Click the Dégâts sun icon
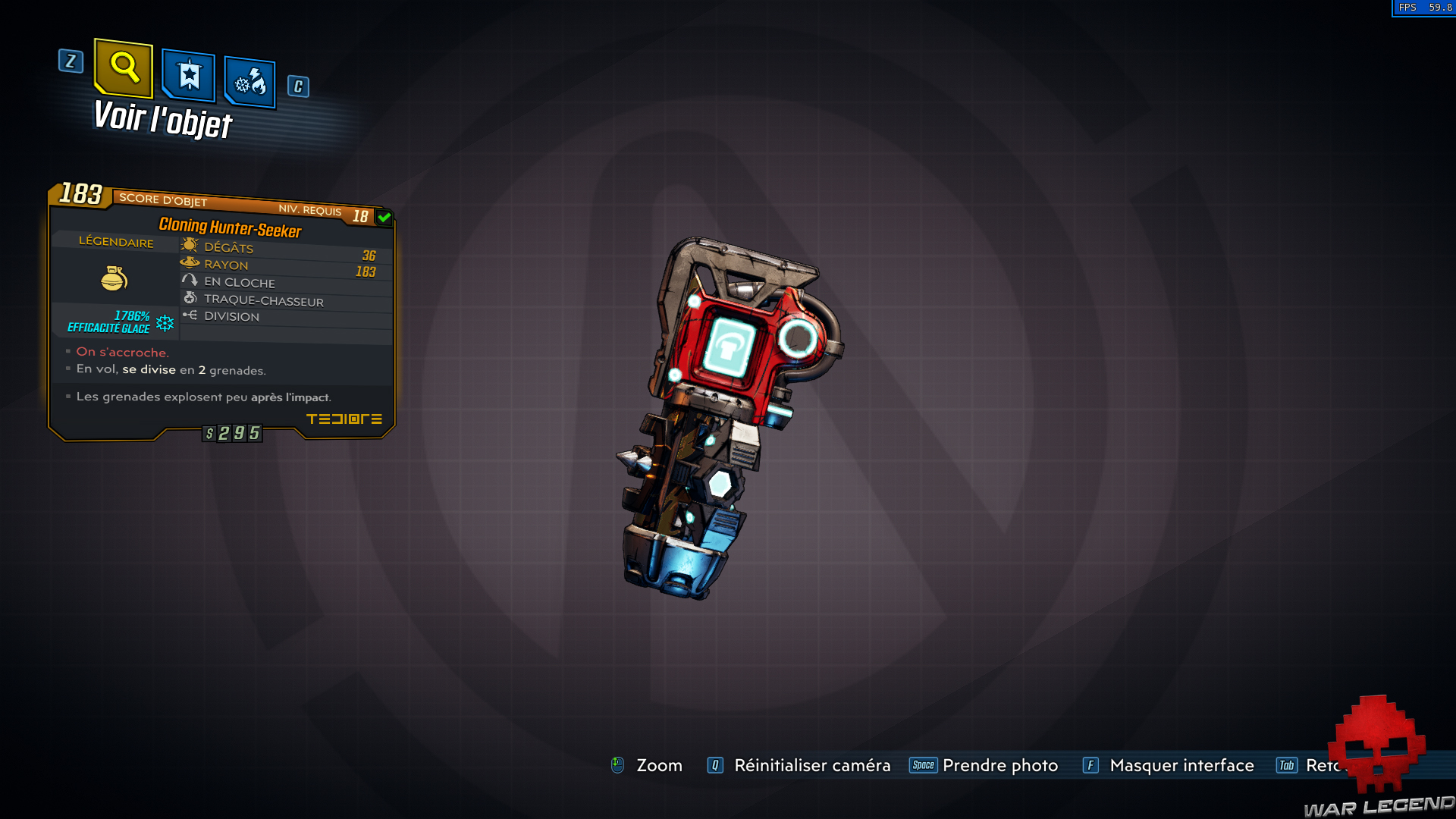The width and height of the screenshot is (1456, 819). (x=190, y=245)
